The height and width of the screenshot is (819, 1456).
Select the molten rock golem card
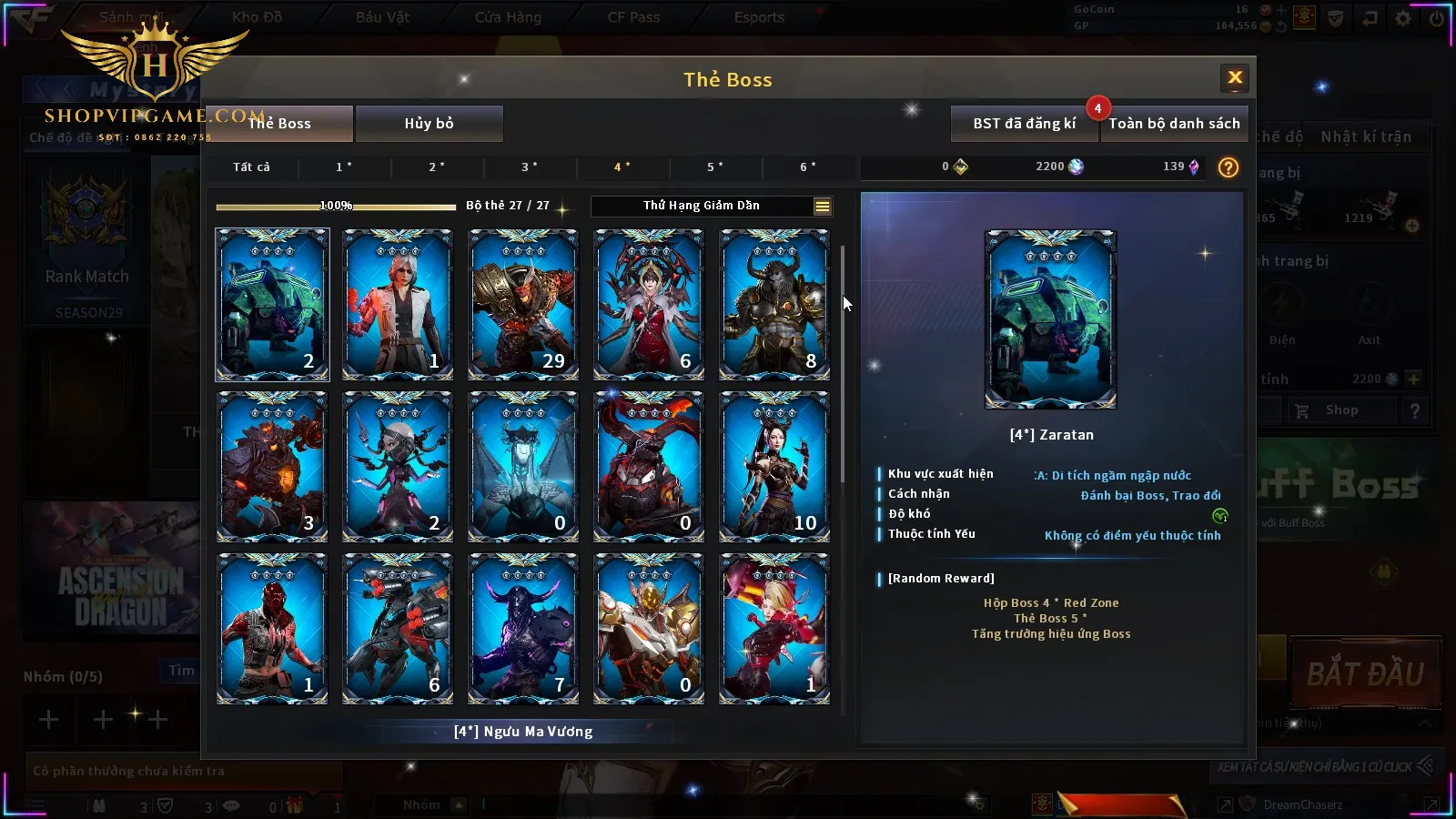coord(272,466)
